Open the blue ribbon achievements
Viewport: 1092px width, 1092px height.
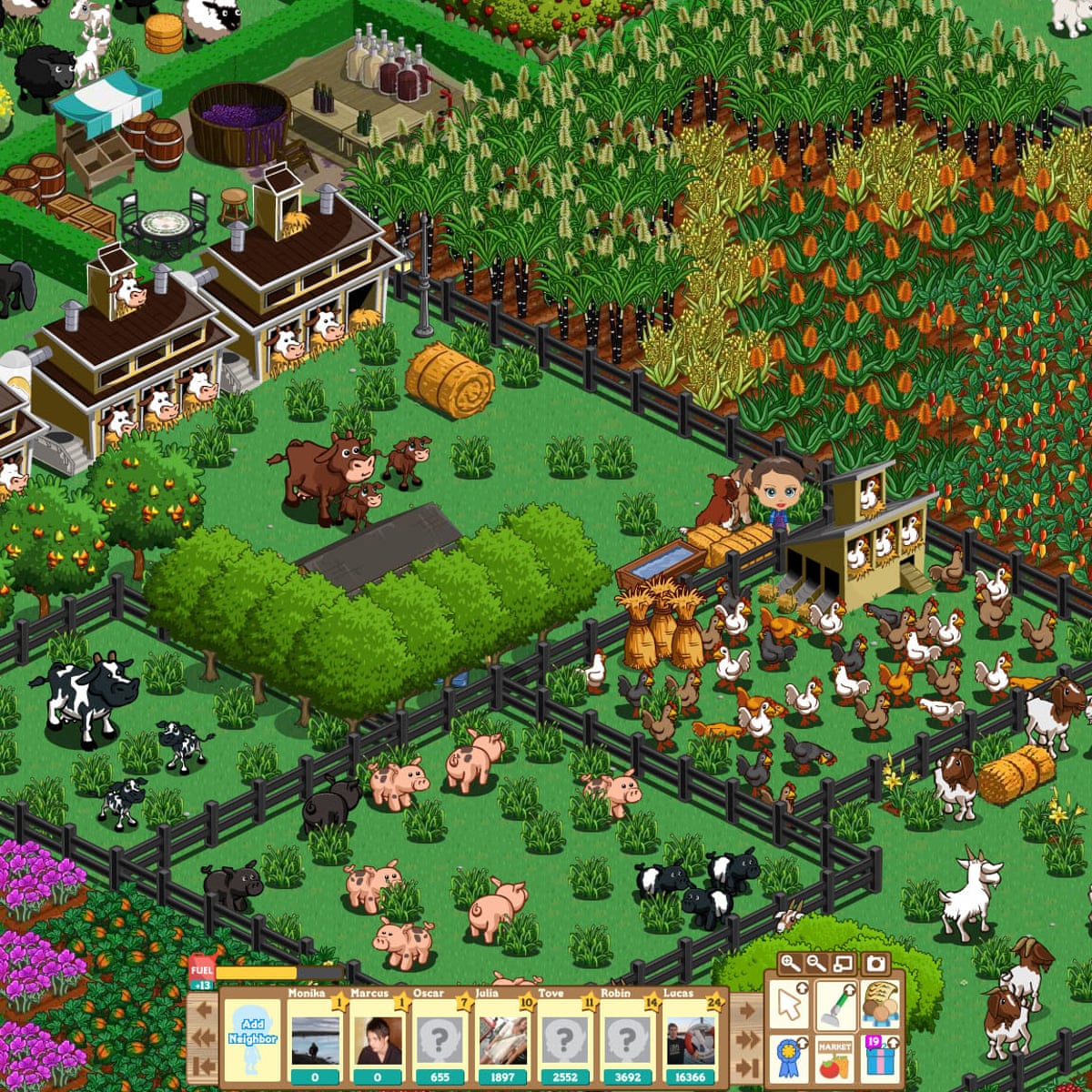coord(789,1058)
